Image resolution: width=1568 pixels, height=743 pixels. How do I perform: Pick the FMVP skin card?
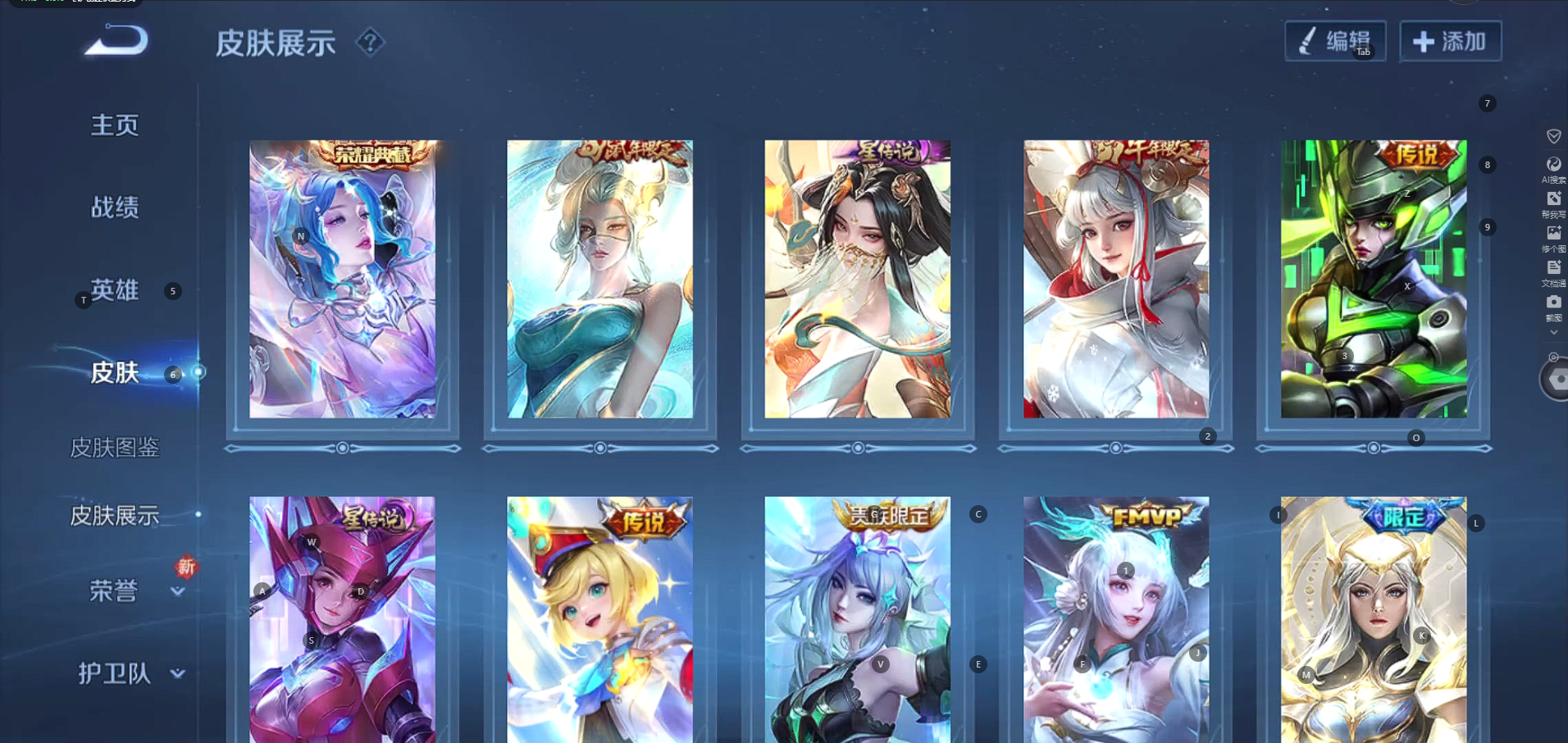1115,619
